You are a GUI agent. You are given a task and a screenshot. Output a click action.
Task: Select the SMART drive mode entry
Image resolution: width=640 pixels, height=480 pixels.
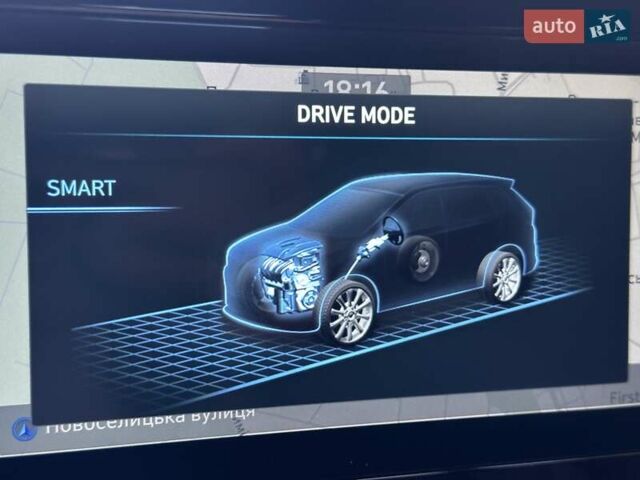tap(82, 188)
